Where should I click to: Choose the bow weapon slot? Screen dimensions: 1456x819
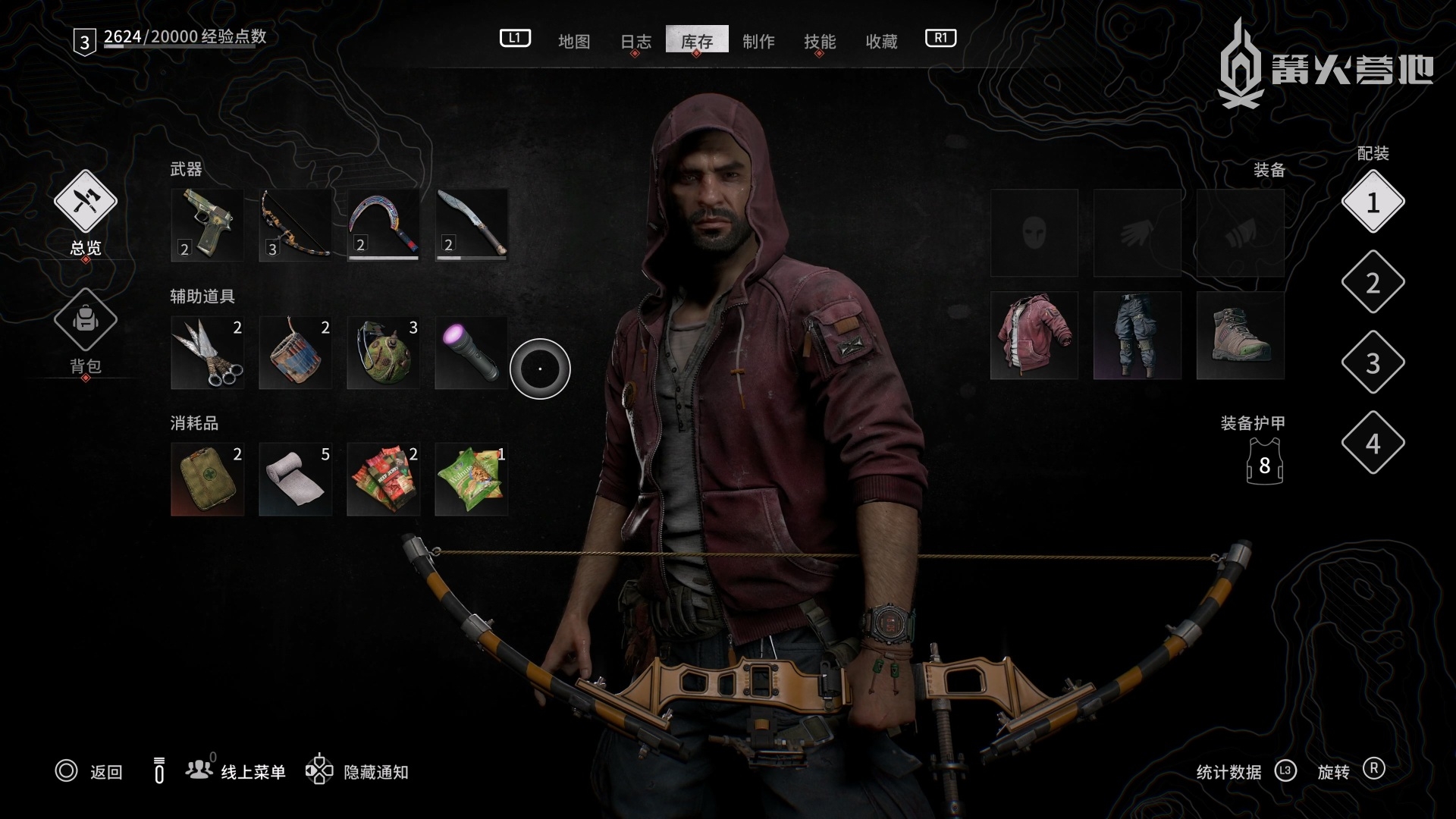295,225
